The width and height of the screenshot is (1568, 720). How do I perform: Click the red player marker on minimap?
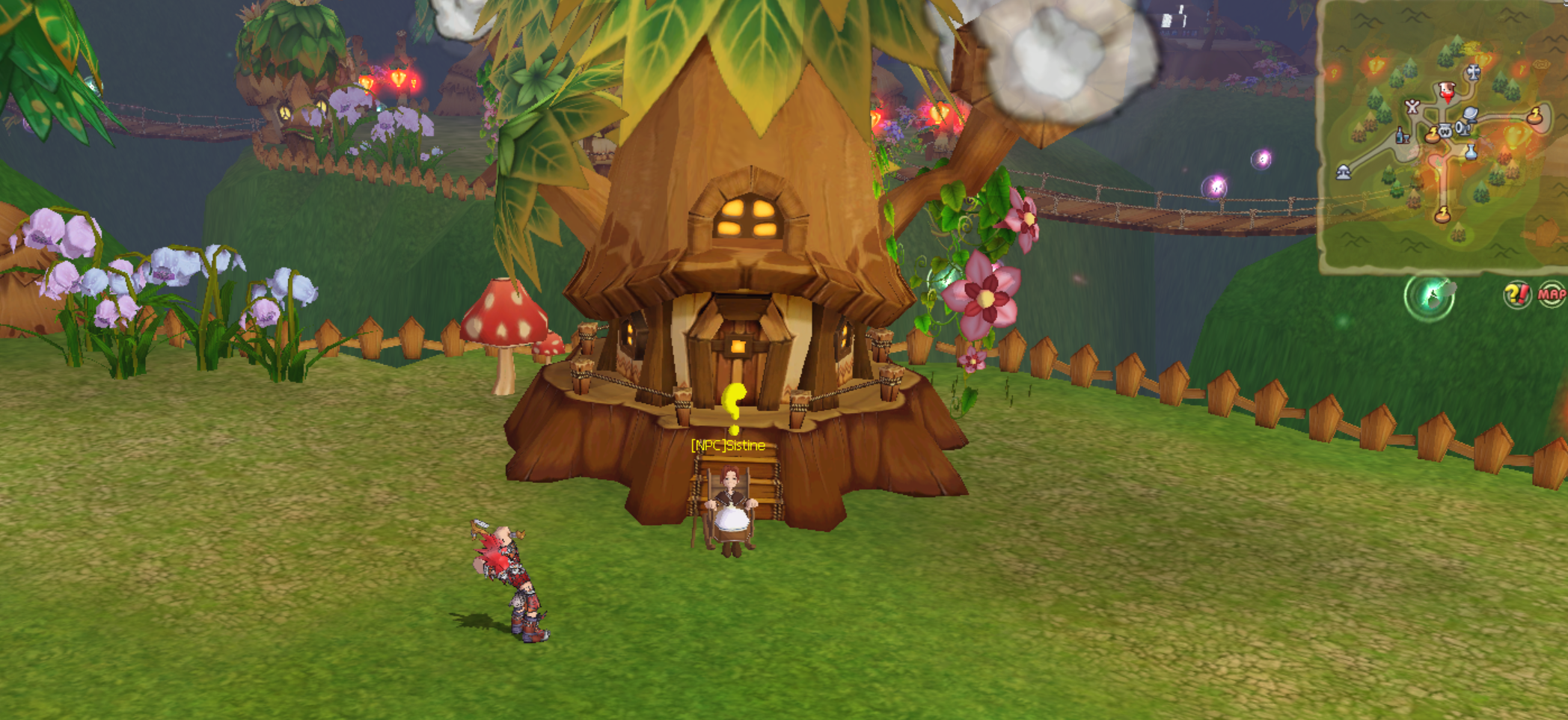pyautogui.click(x=1447, y=92)
